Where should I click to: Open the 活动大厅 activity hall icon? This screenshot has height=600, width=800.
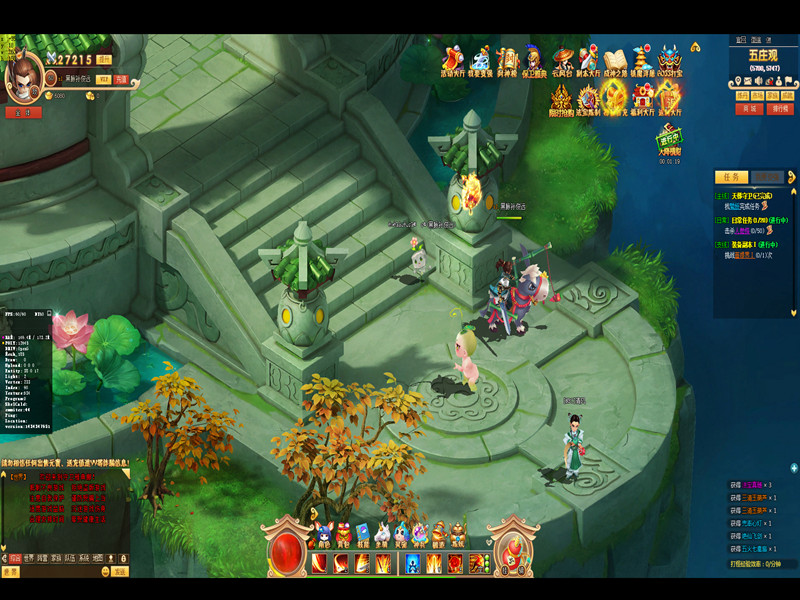[x=452, y=58]
